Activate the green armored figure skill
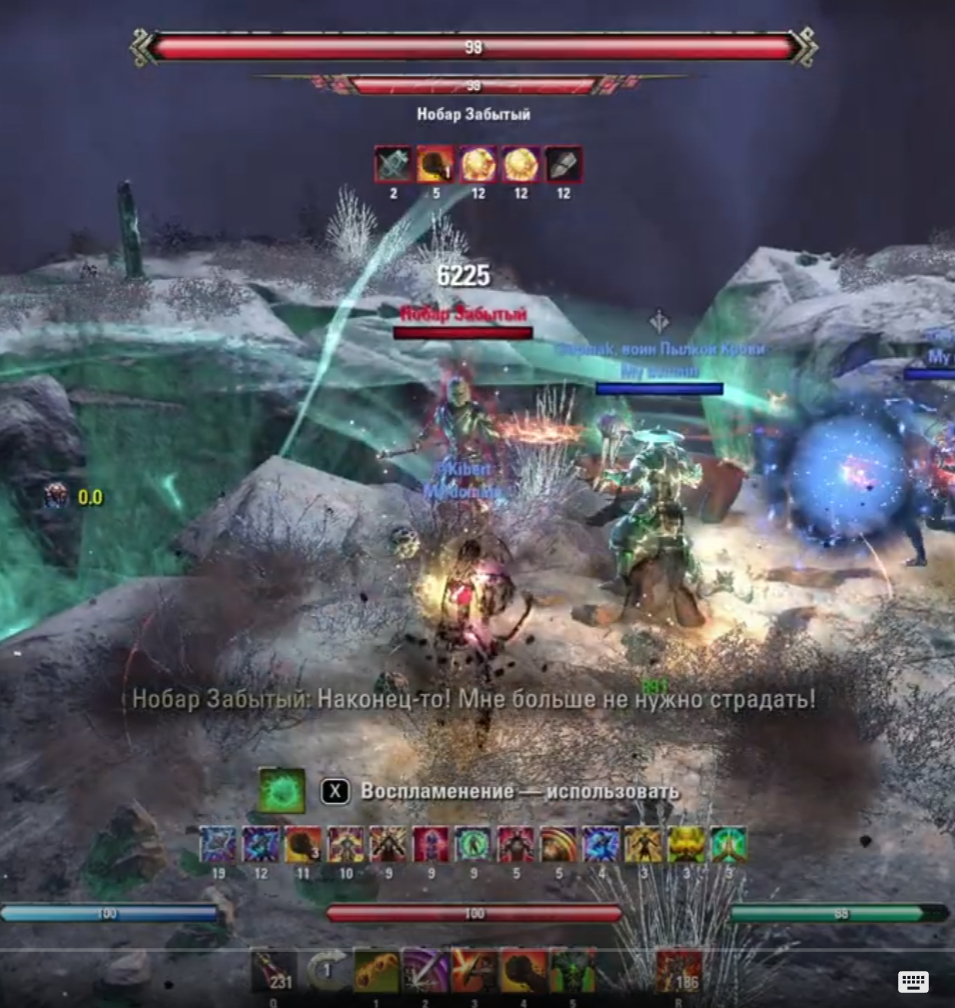The width and height of the screenshot is (955, 1008). pyautogui.click(x=573, y=971)
